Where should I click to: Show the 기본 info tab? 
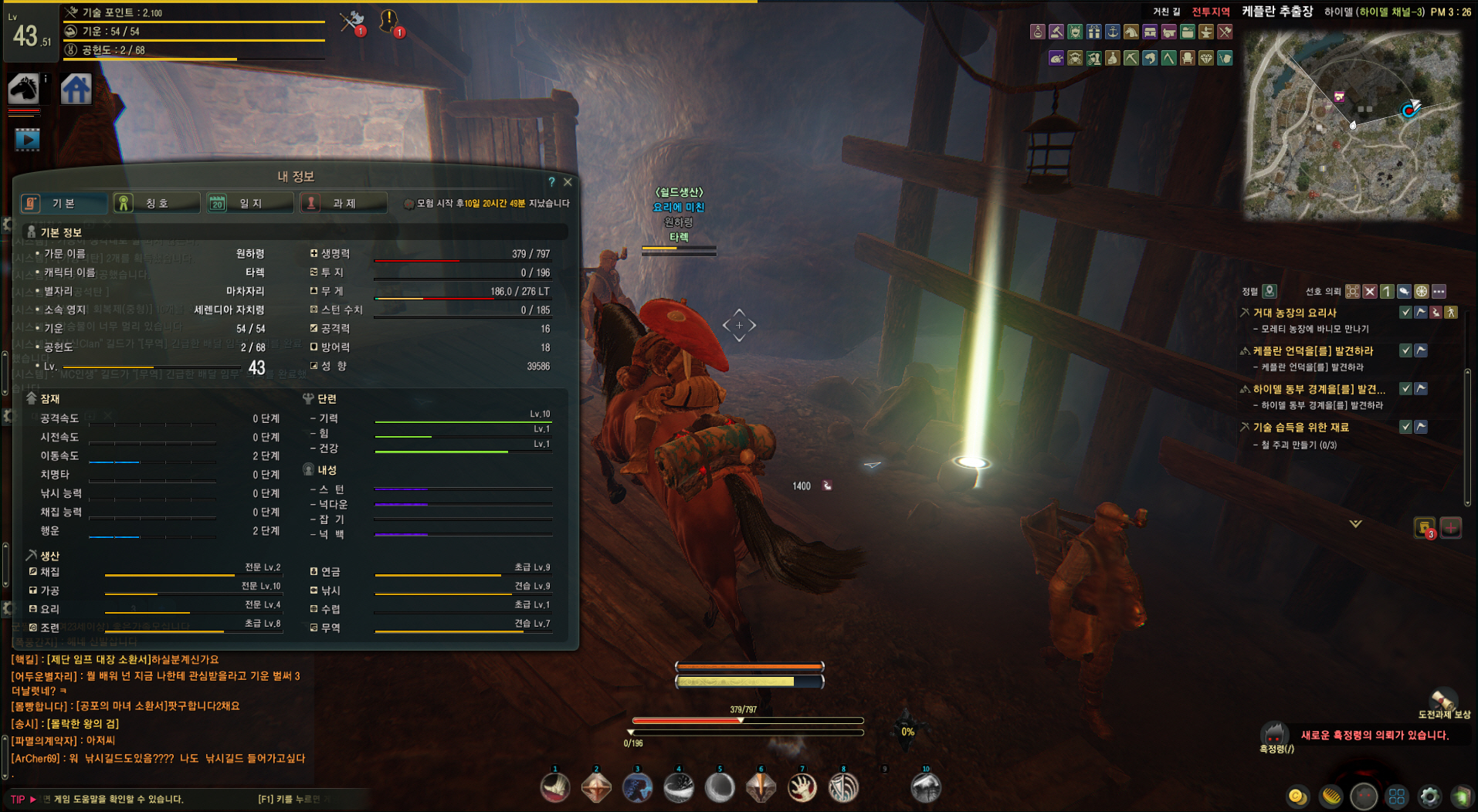click(63, 203)
